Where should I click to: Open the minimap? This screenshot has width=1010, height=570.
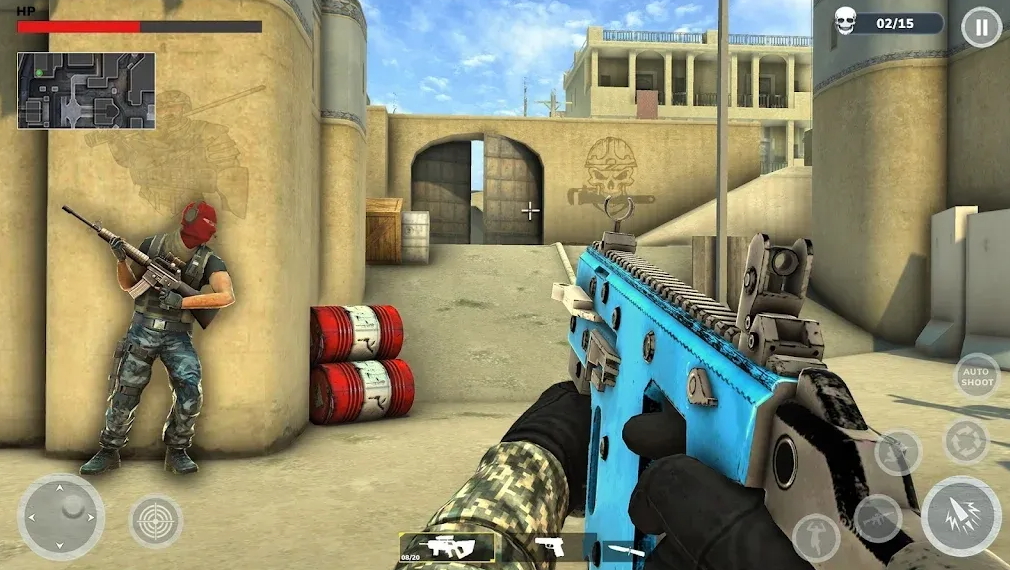[86, 90]
